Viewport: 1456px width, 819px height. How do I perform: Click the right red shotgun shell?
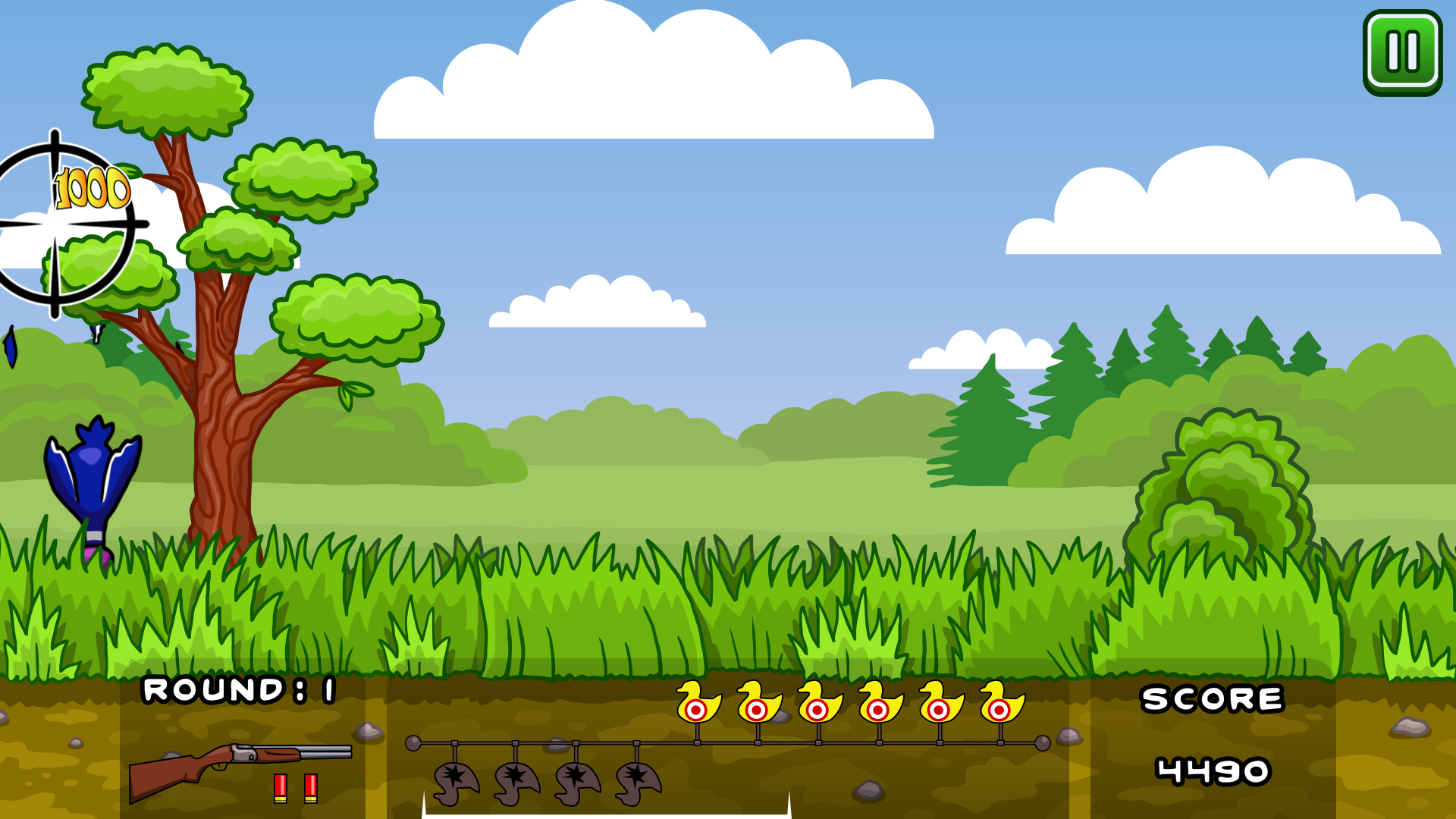click(312, 787)
